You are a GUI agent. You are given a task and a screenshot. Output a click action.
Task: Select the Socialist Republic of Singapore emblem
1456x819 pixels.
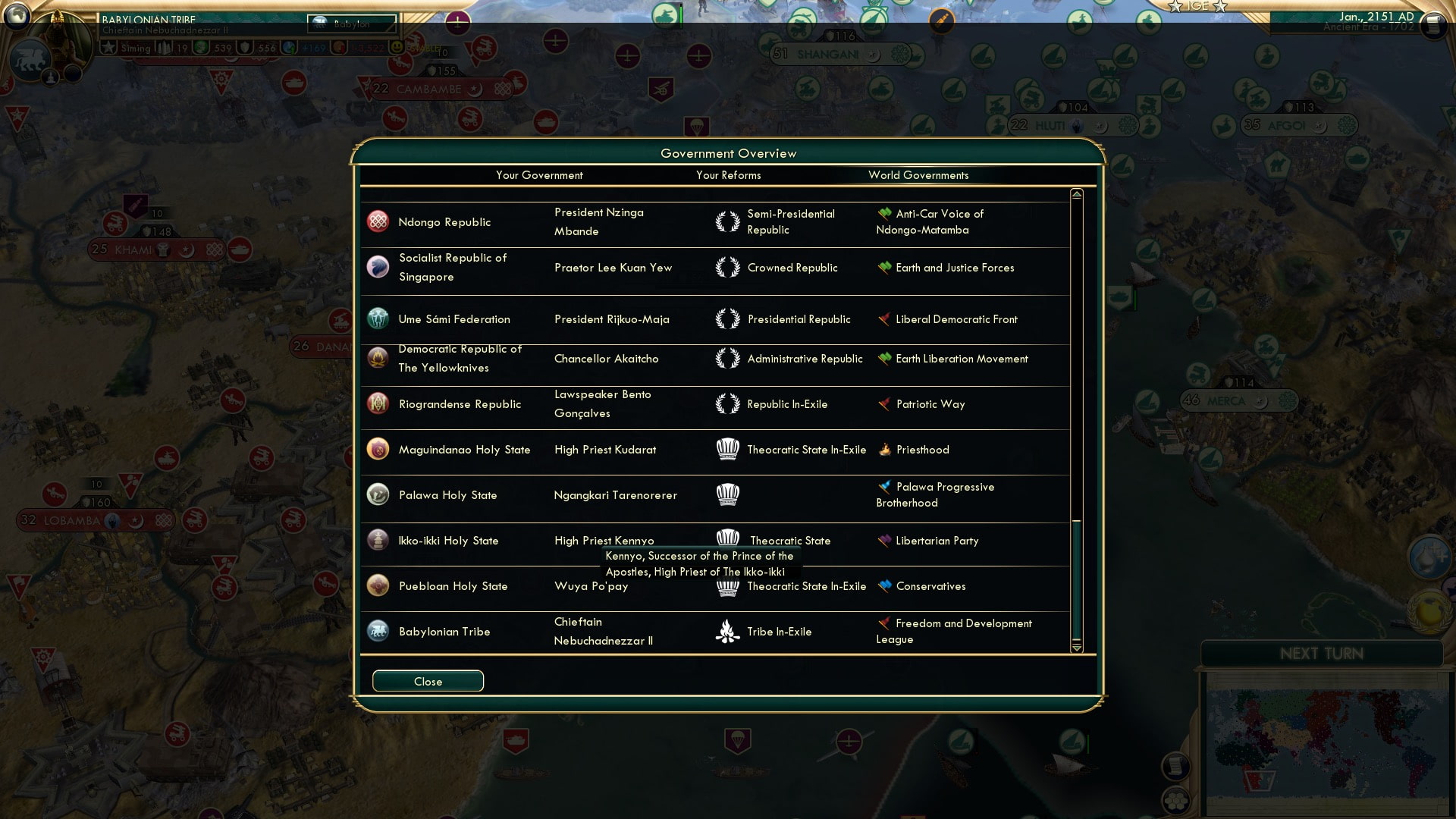[x=377, y=267]
